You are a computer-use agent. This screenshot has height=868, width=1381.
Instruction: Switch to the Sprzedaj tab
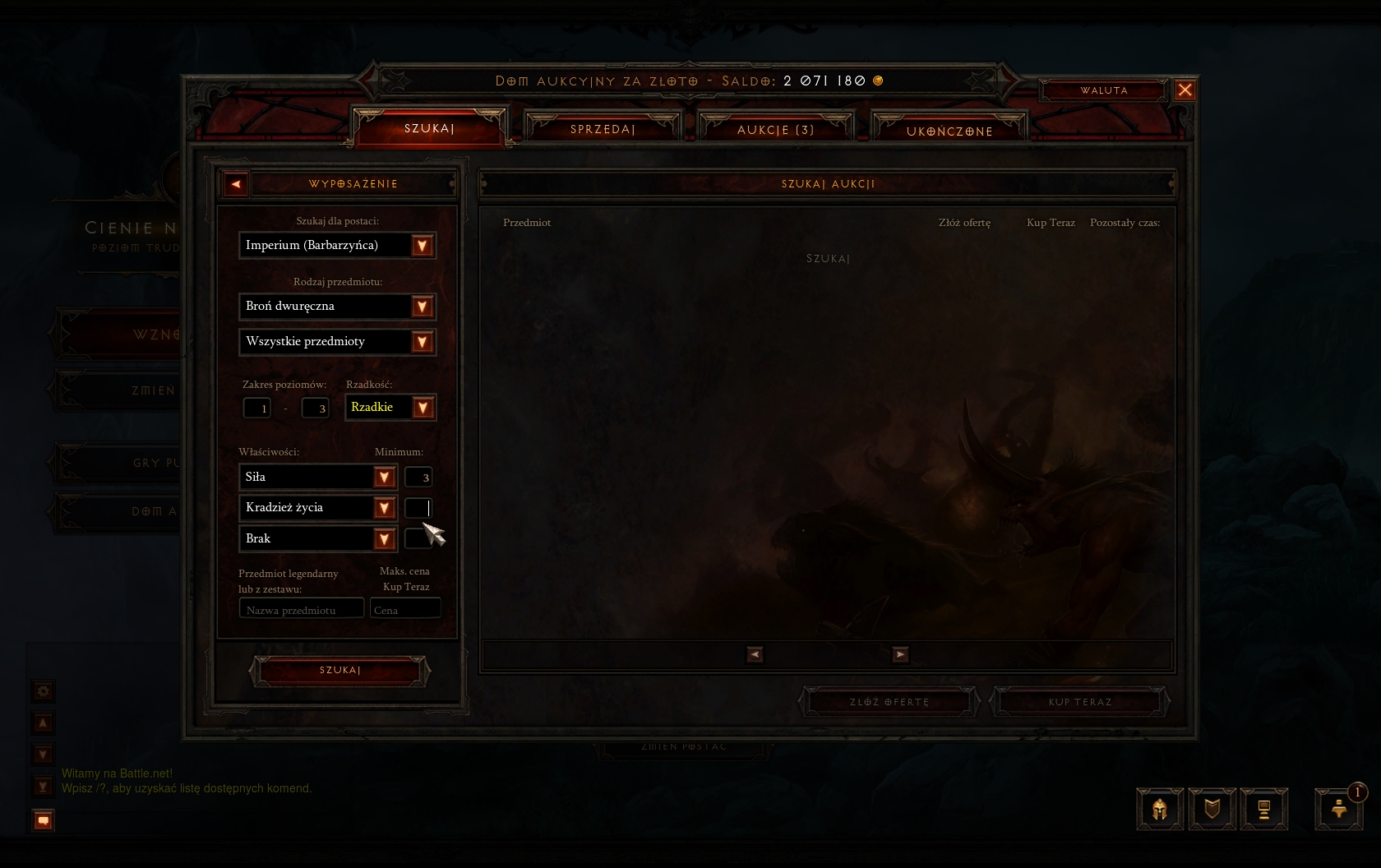click(603, 129)
